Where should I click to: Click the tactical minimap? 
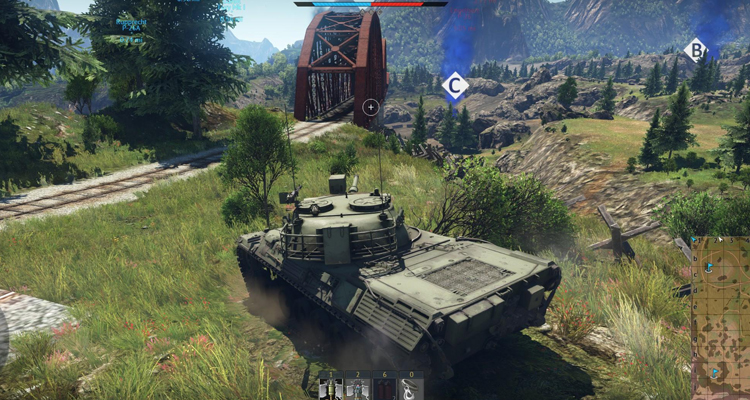[720, 317]
